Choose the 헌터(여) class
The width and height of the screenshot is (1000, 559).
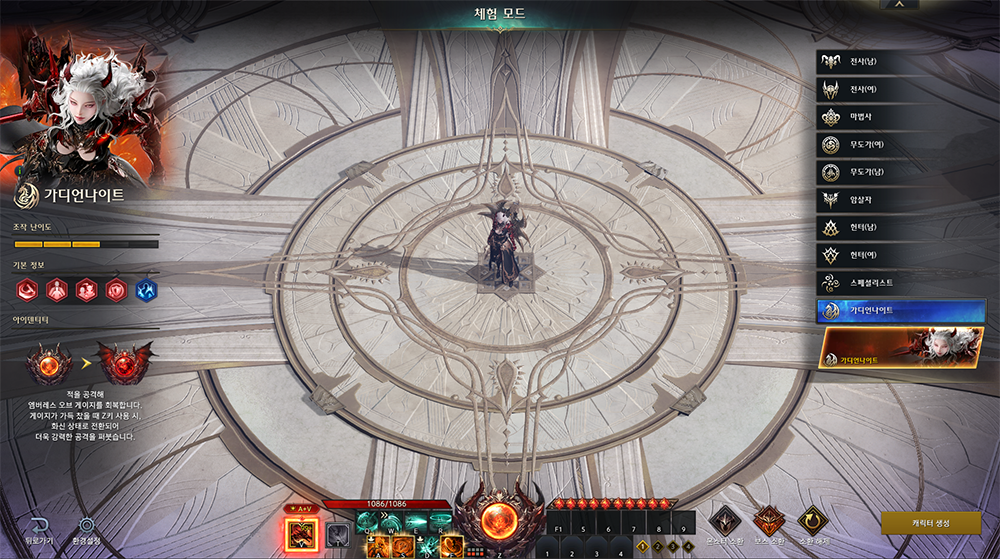898,255
